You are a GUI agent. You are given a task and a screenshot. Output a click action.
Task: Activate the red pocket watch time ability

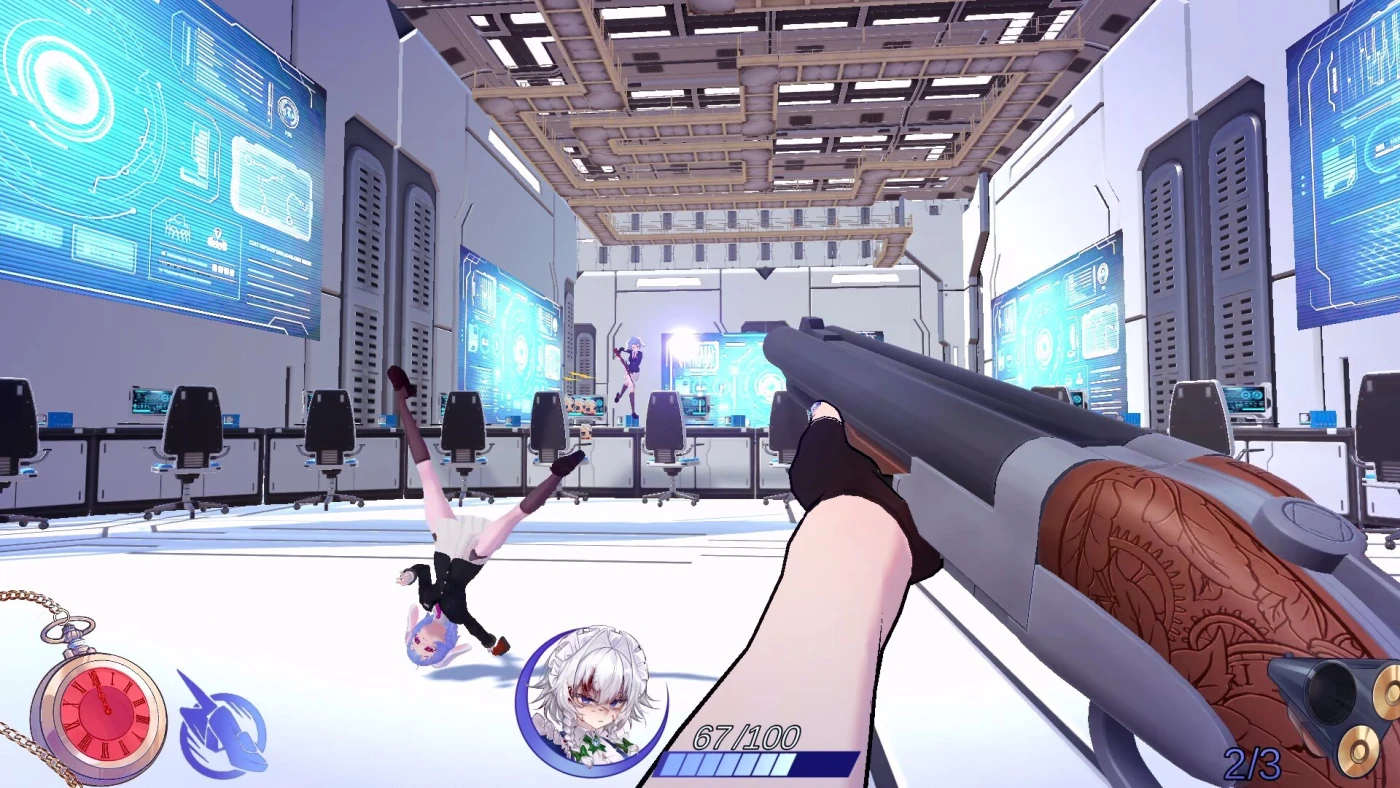click(99, 713)
